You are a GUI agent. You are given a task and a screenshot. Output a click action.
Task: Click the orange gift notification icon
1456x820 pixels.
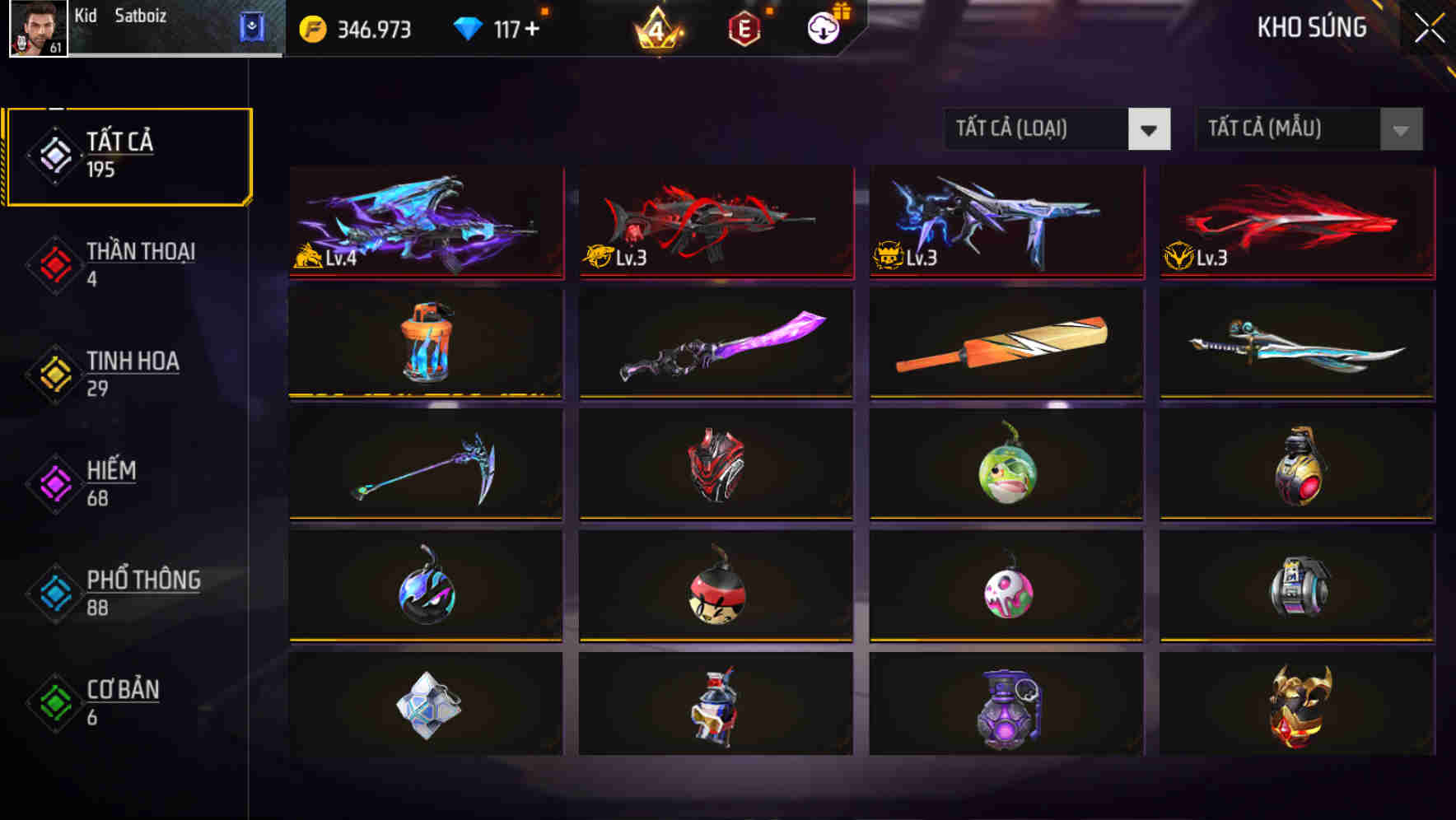click(x=841, y=9)
